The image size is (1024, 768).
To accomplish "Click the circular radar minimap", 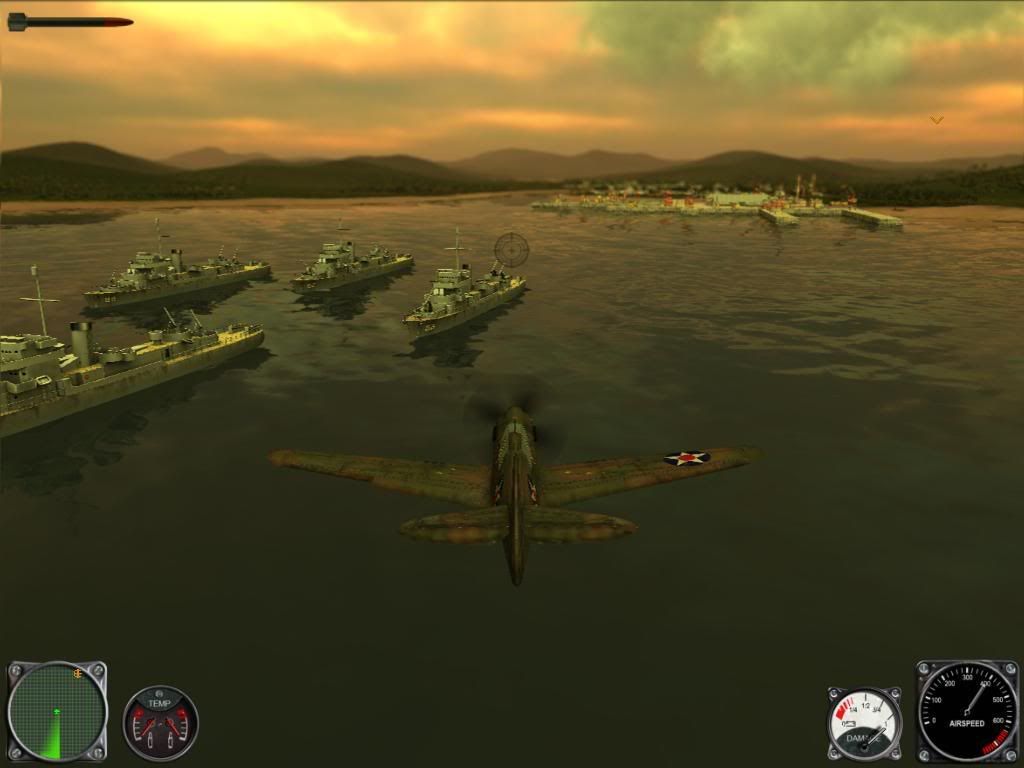I will click(x=57, y=711).
